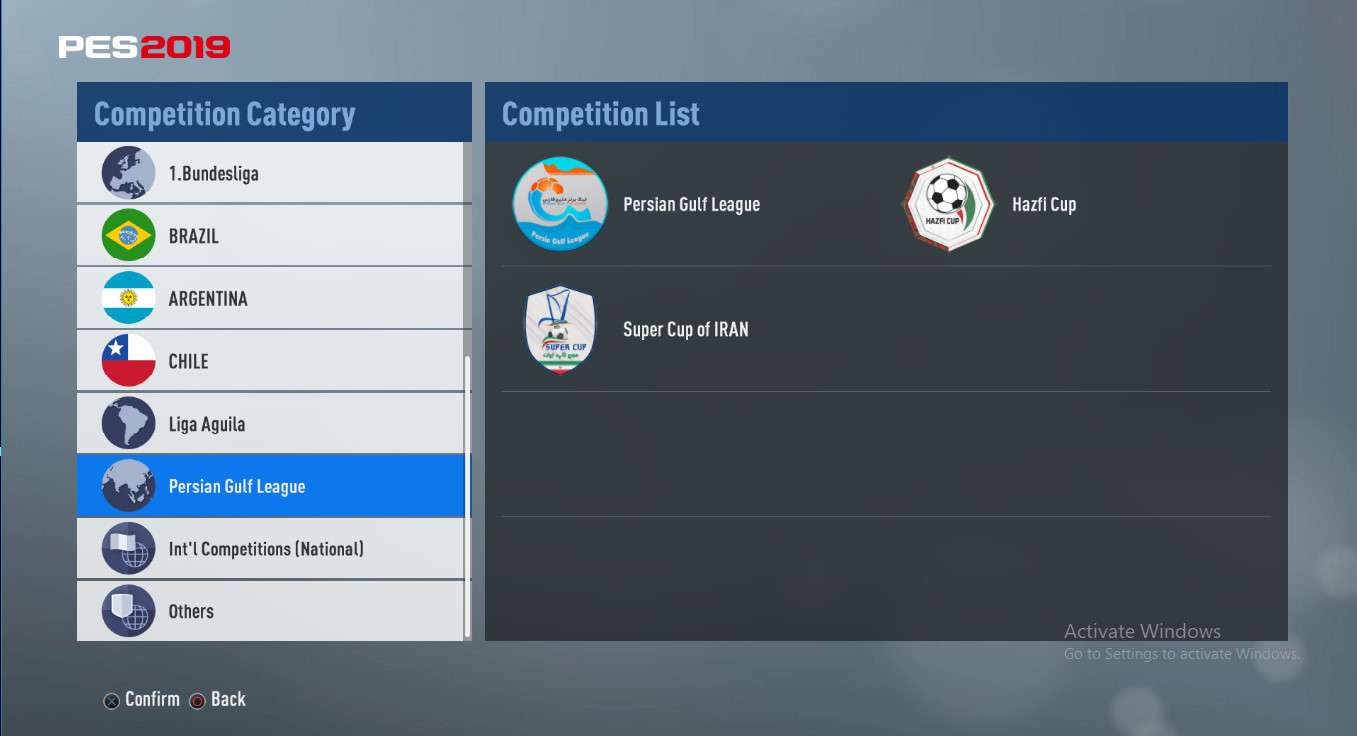Screen dimensions: 1357x736
Task: Select the 1.Bundesliga category
Action: pyautogui.click(x=270, y=173)
